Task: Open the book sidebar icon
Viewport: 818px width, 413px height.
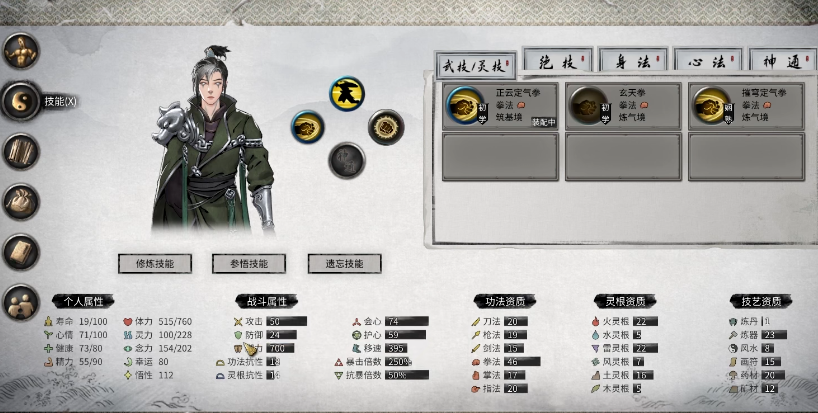Action: [21, 251]
